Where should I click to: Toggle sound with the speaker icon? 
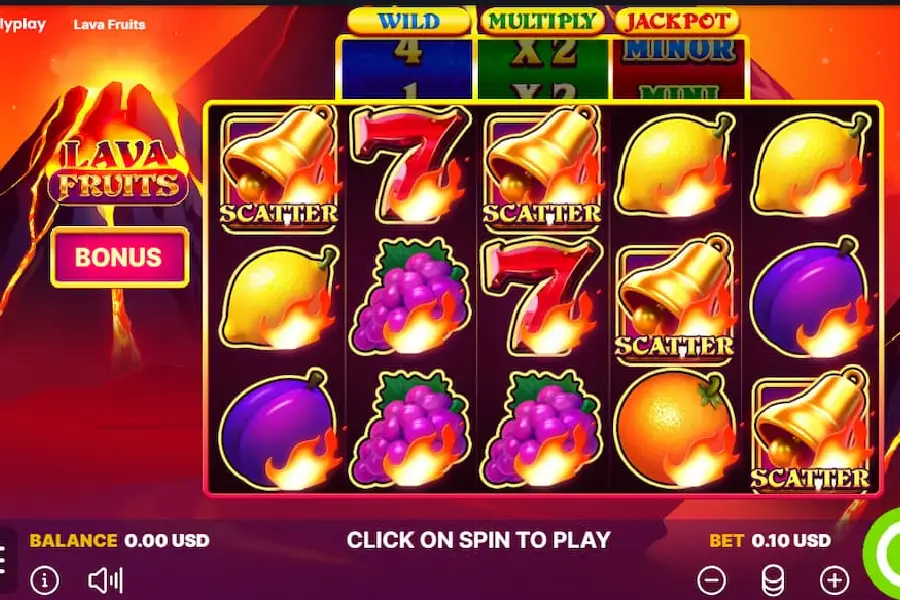point(105,580)
